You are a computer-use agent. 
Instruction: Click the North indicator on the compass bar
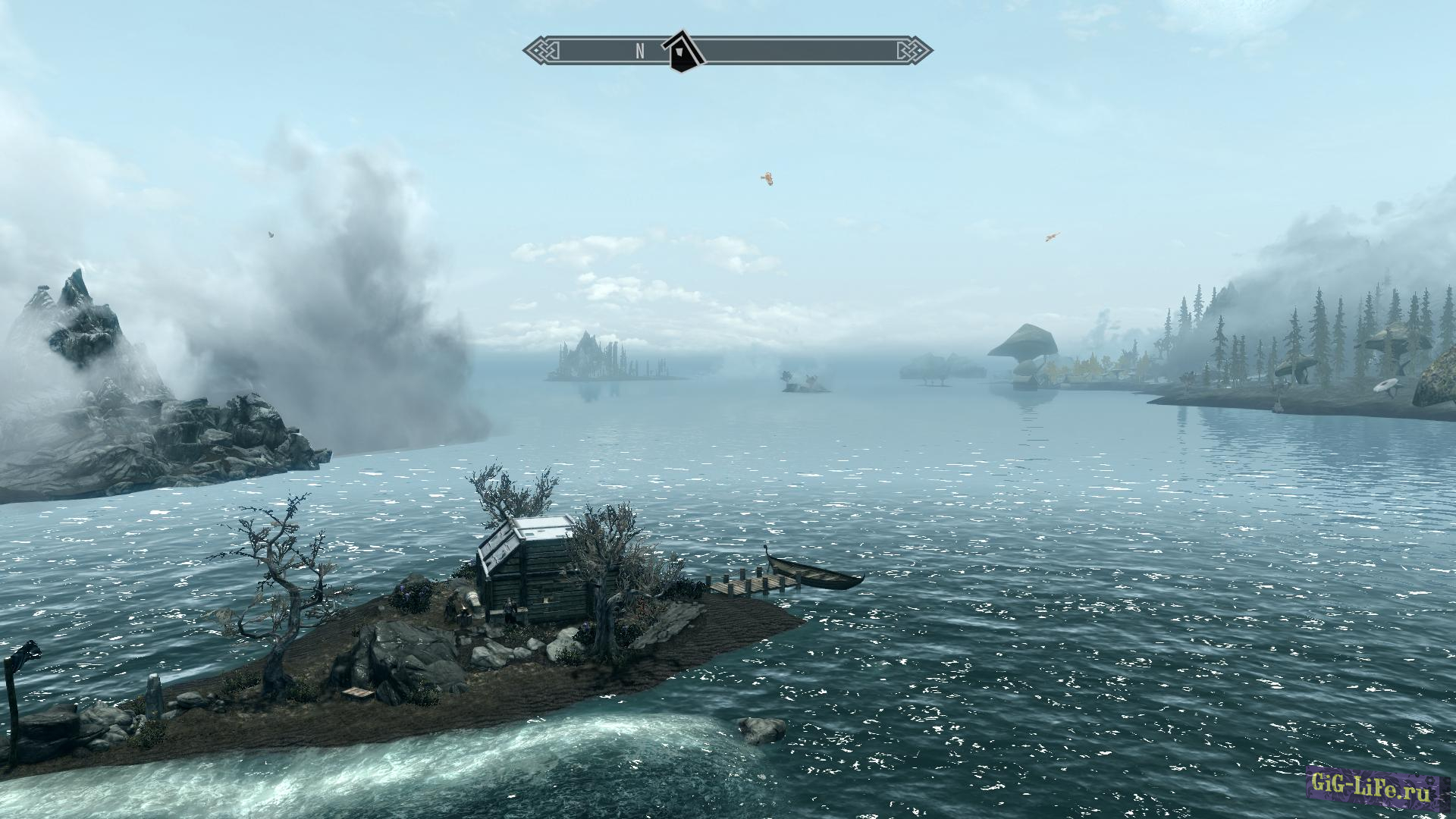coord(640,51)
